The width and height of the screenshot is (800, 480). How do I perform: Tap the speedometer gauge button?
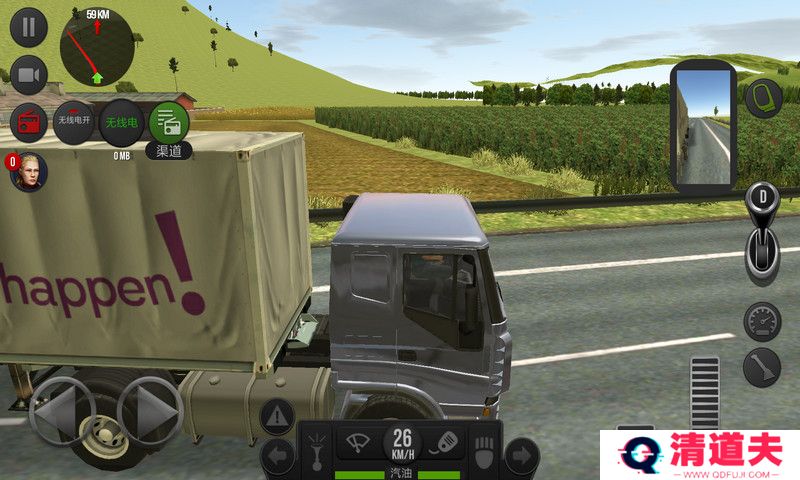tap(762, 321)
